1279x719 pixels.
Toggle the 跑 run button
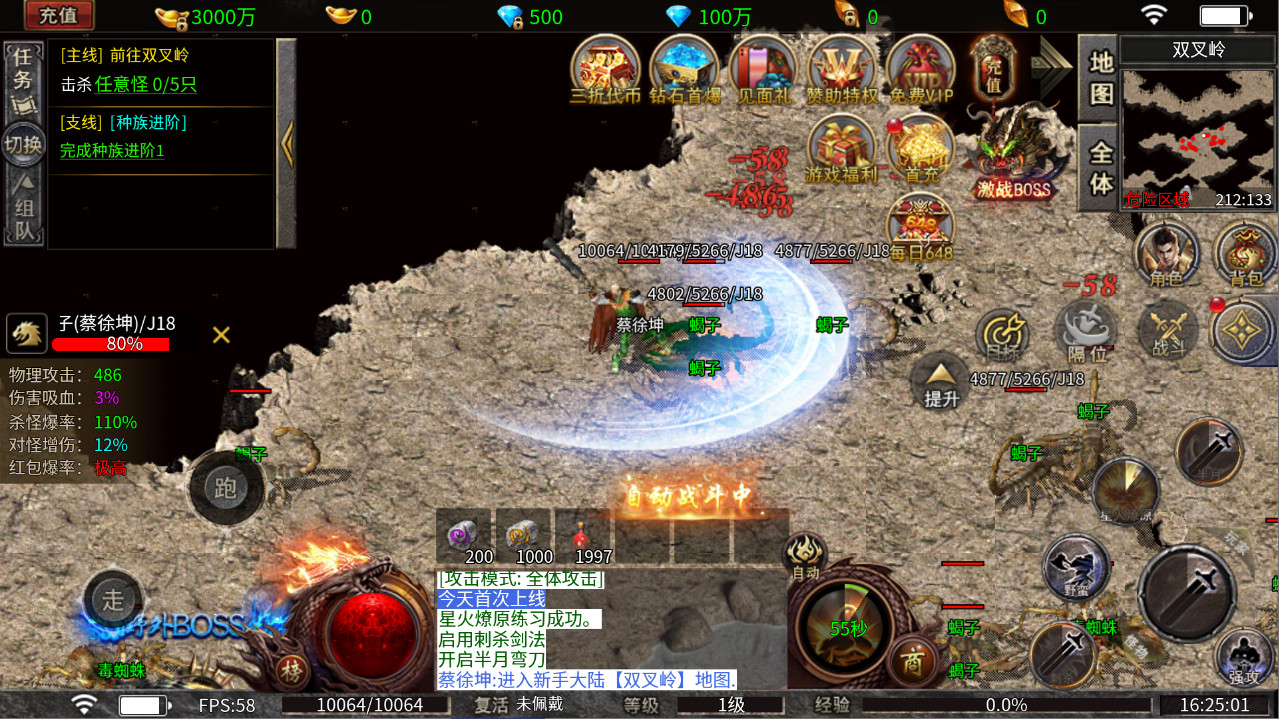point(226,486)
